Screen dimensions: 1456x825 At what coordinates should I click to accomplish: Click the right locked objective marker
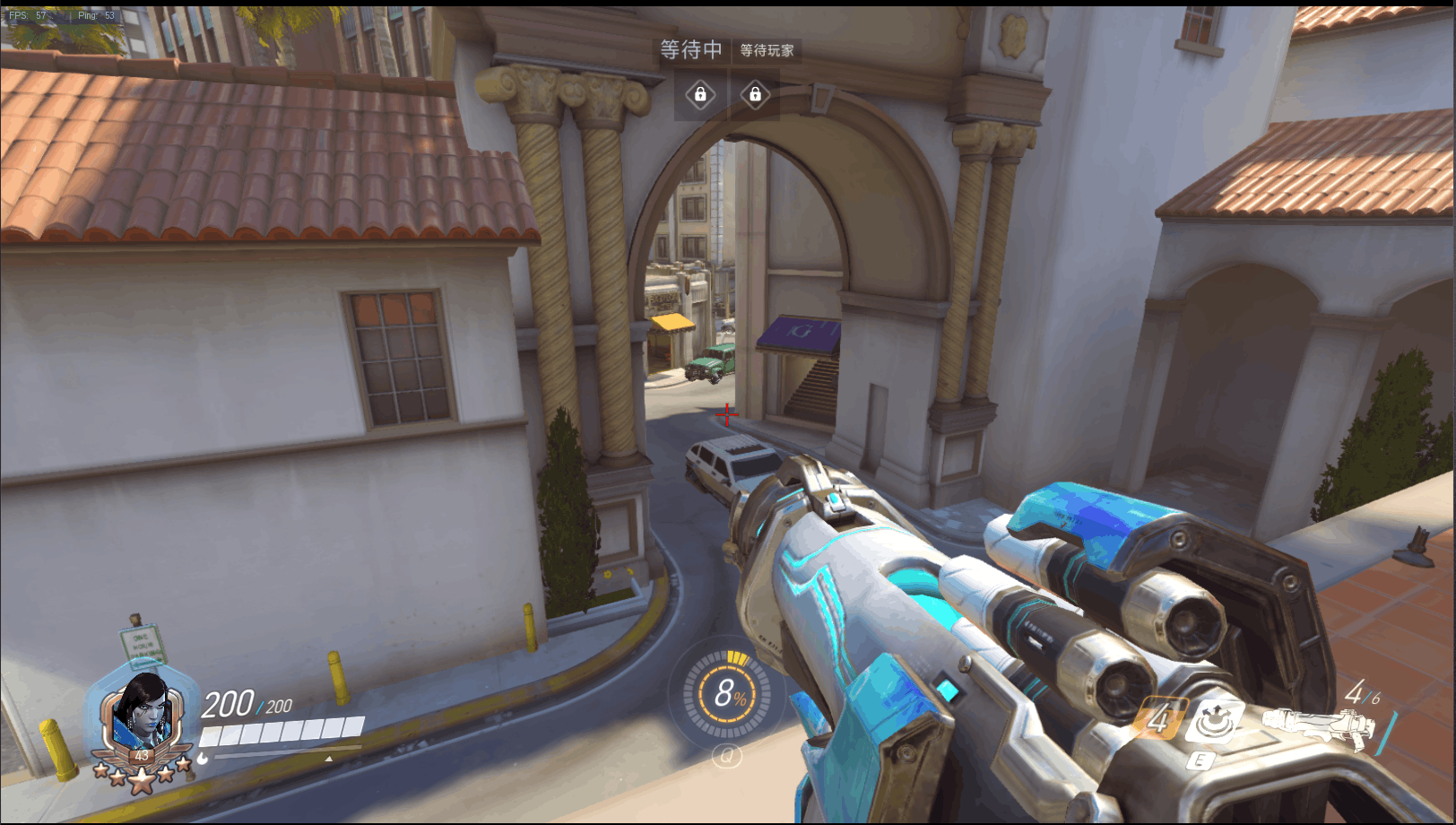click(755, 94)
